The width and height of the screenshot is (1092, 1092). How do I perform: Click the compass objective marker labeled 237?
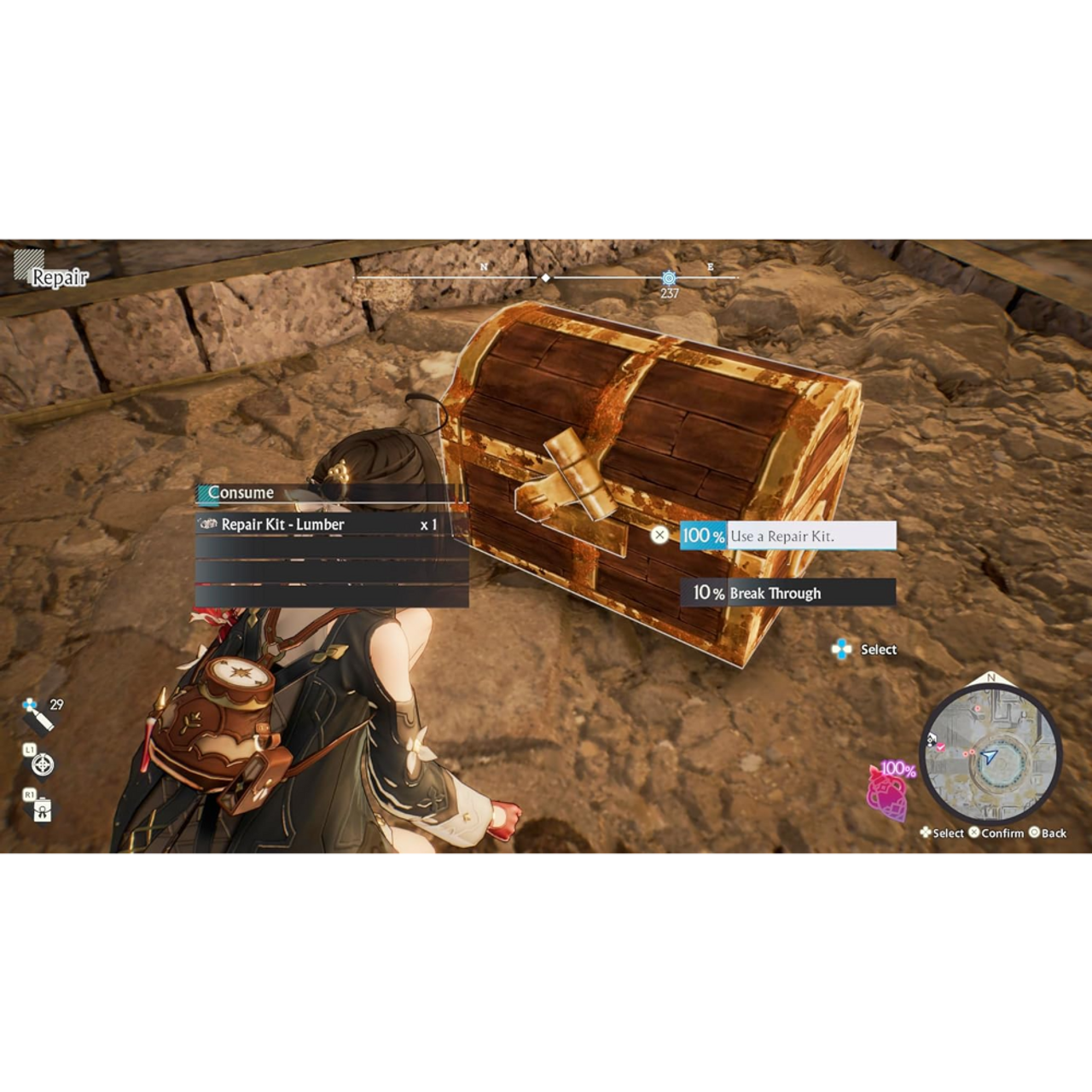point(669,279)
